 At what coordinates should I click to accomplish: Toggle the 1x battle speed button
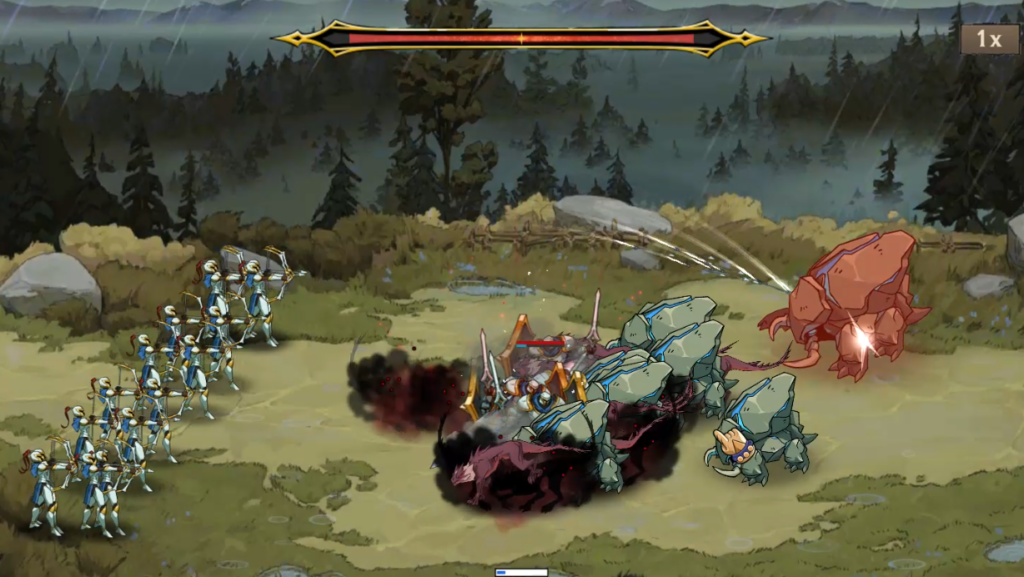coord(988,39)
